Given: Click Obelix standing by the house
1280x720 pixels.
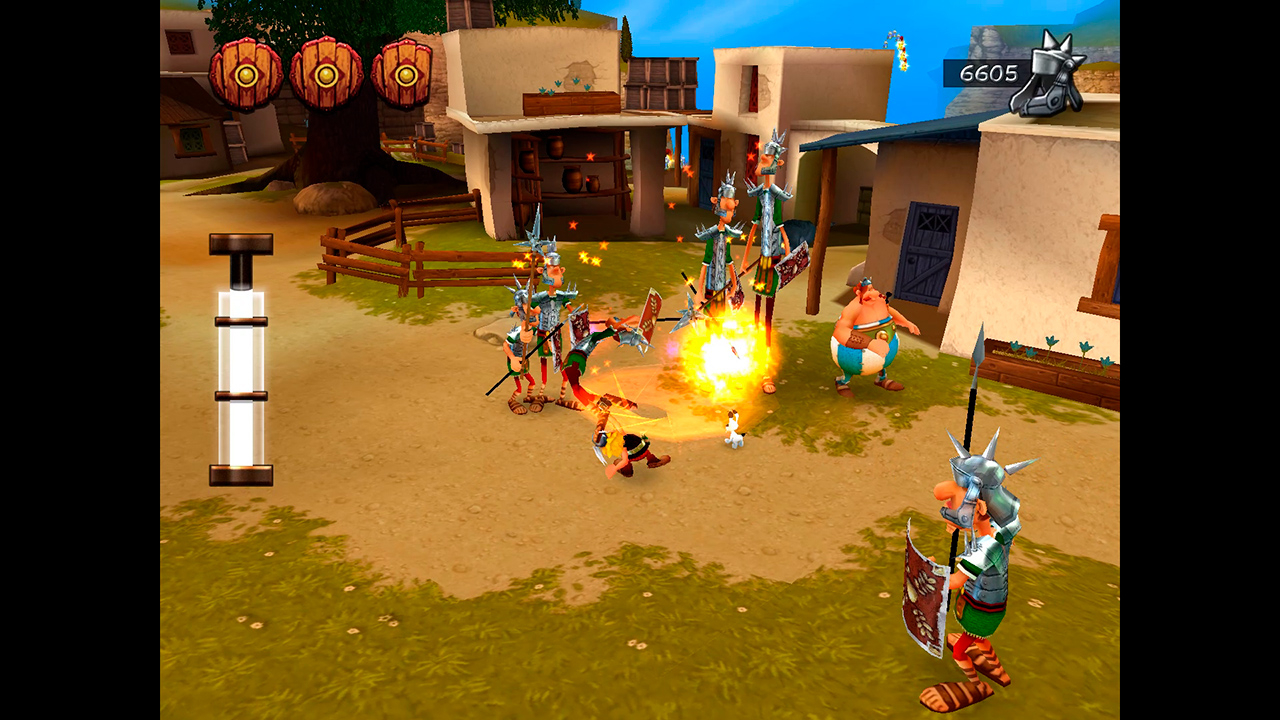Looking at the screenshot, I should point(865,340).
